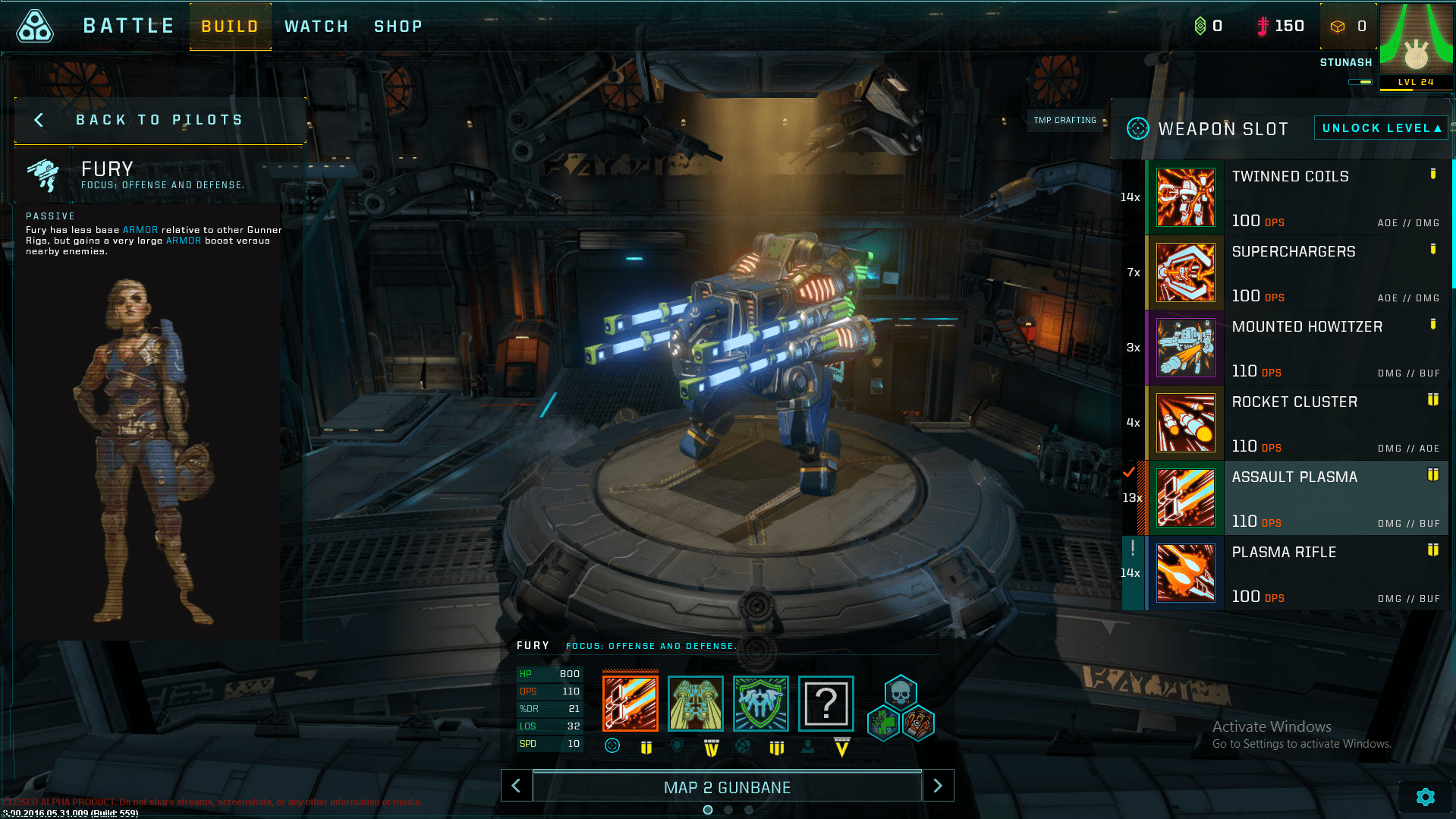Click the BACK TO PILOTS link
1456x819 pixels.
tap(159, 119)
